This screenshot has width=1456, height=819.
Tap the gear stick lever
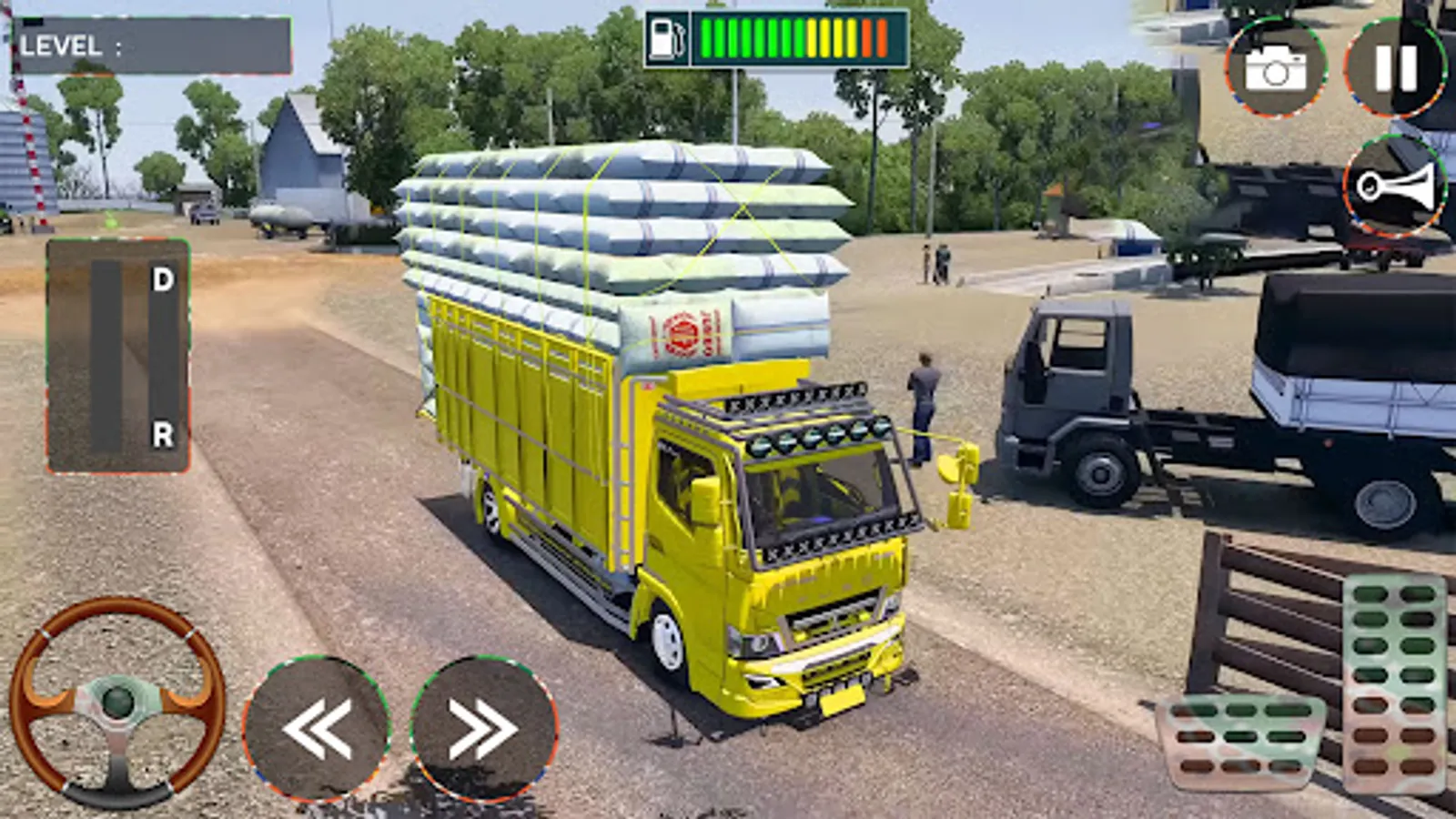tap(103, 355)
